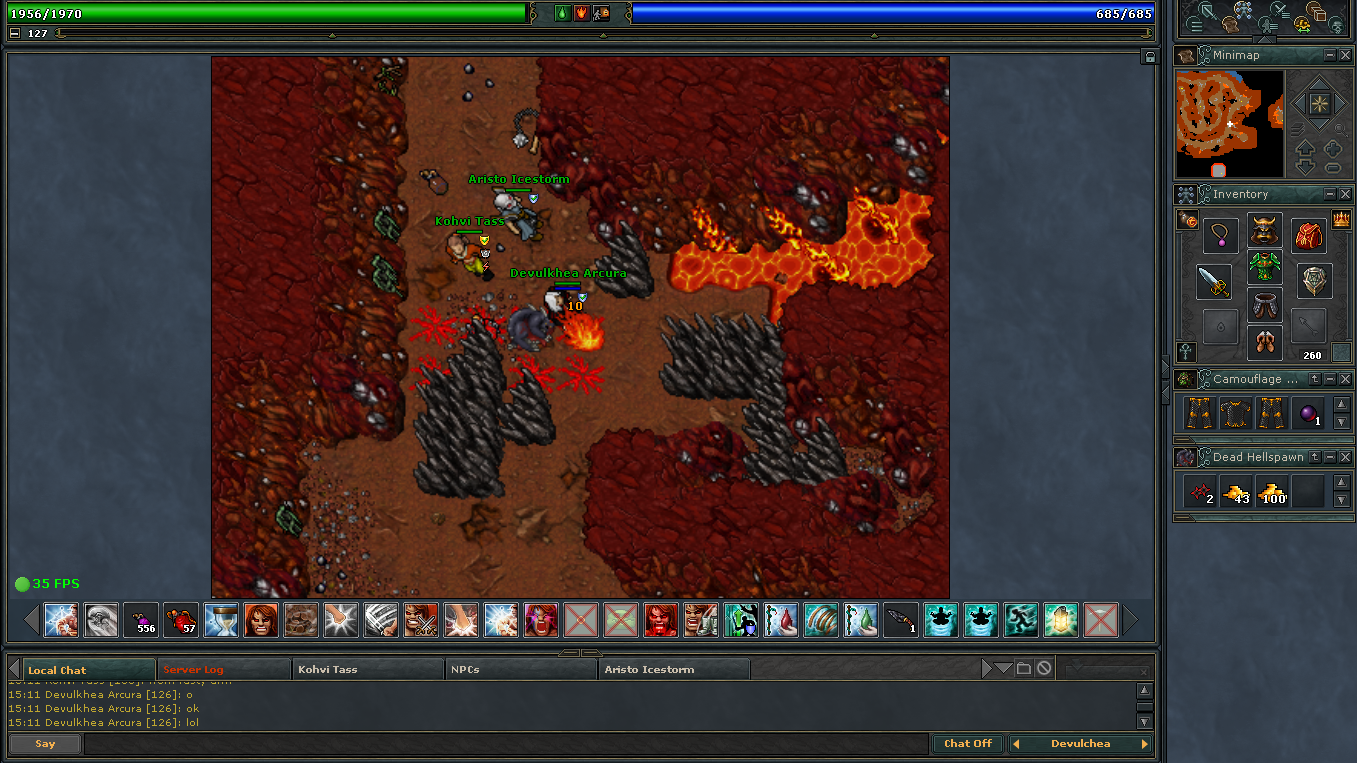1357x763 pixels.
Task: Open the Aristo Icestorm chat tab
Action: (674, 669)
